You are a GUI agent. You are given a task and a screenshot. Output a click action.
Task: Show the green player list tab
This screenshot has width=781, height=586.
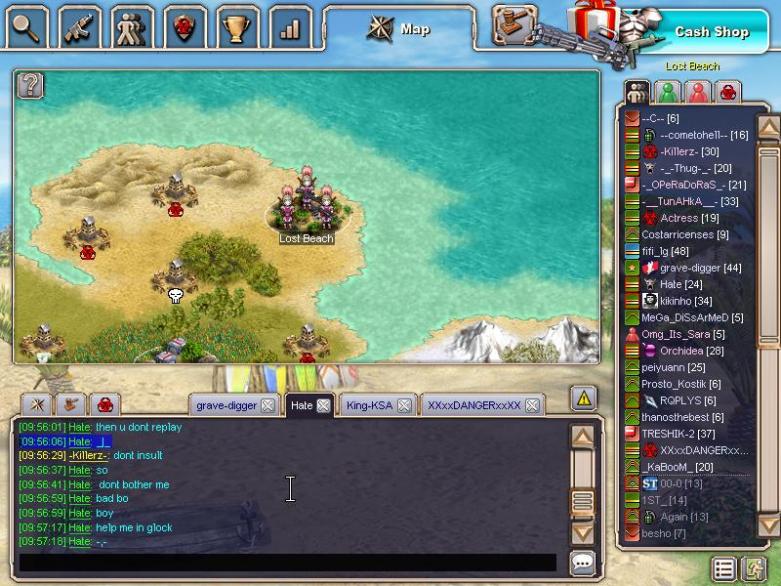[668, 92]
